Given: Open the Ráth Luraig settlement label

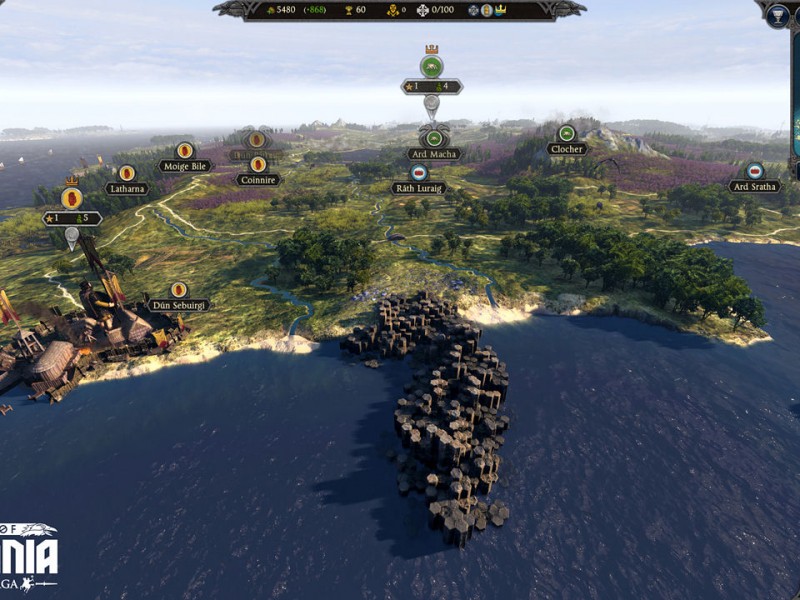Looking at the screenshot, I should [418, 187].
